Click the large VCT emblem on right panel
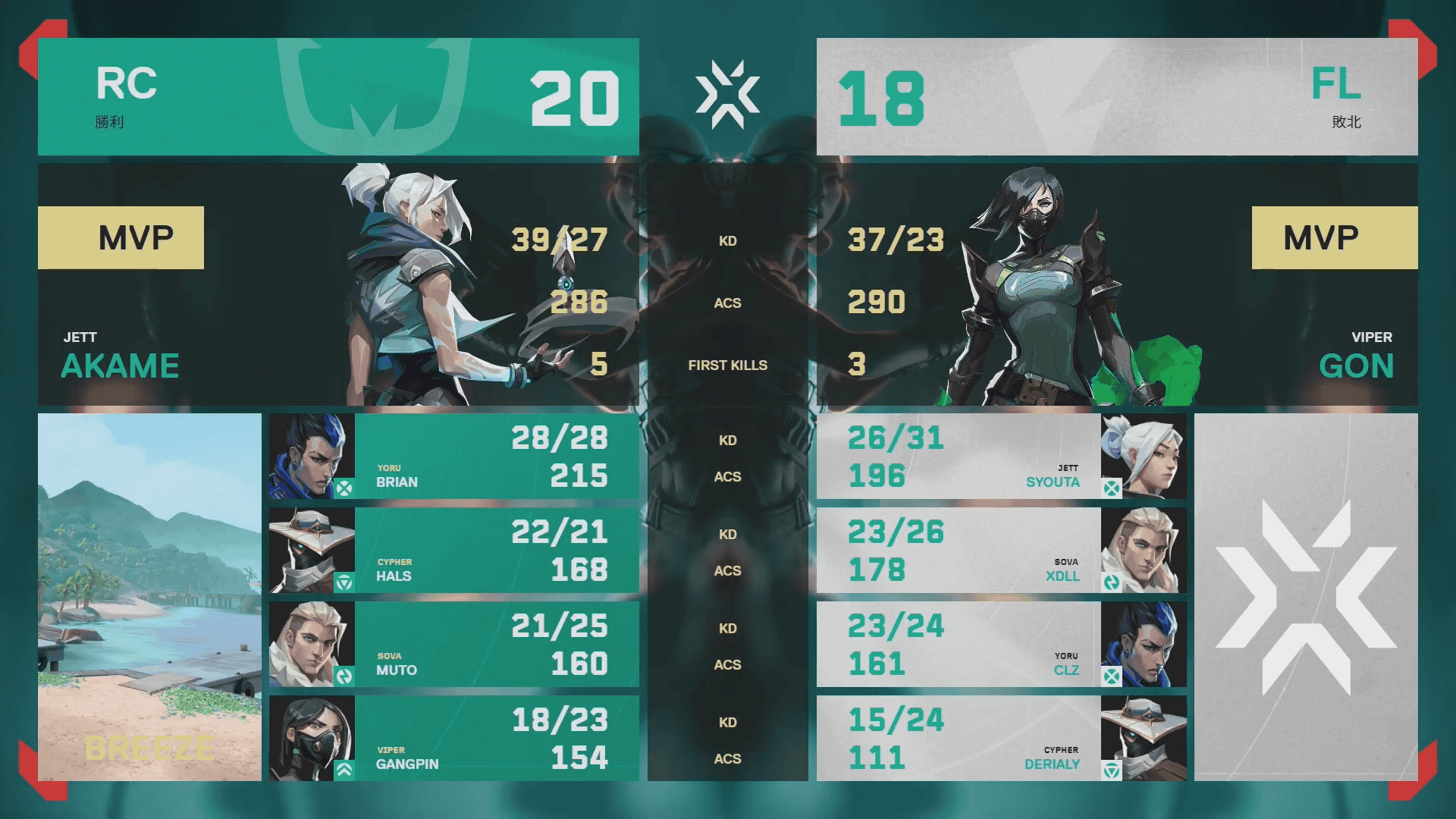 [x=1307, y=599]
